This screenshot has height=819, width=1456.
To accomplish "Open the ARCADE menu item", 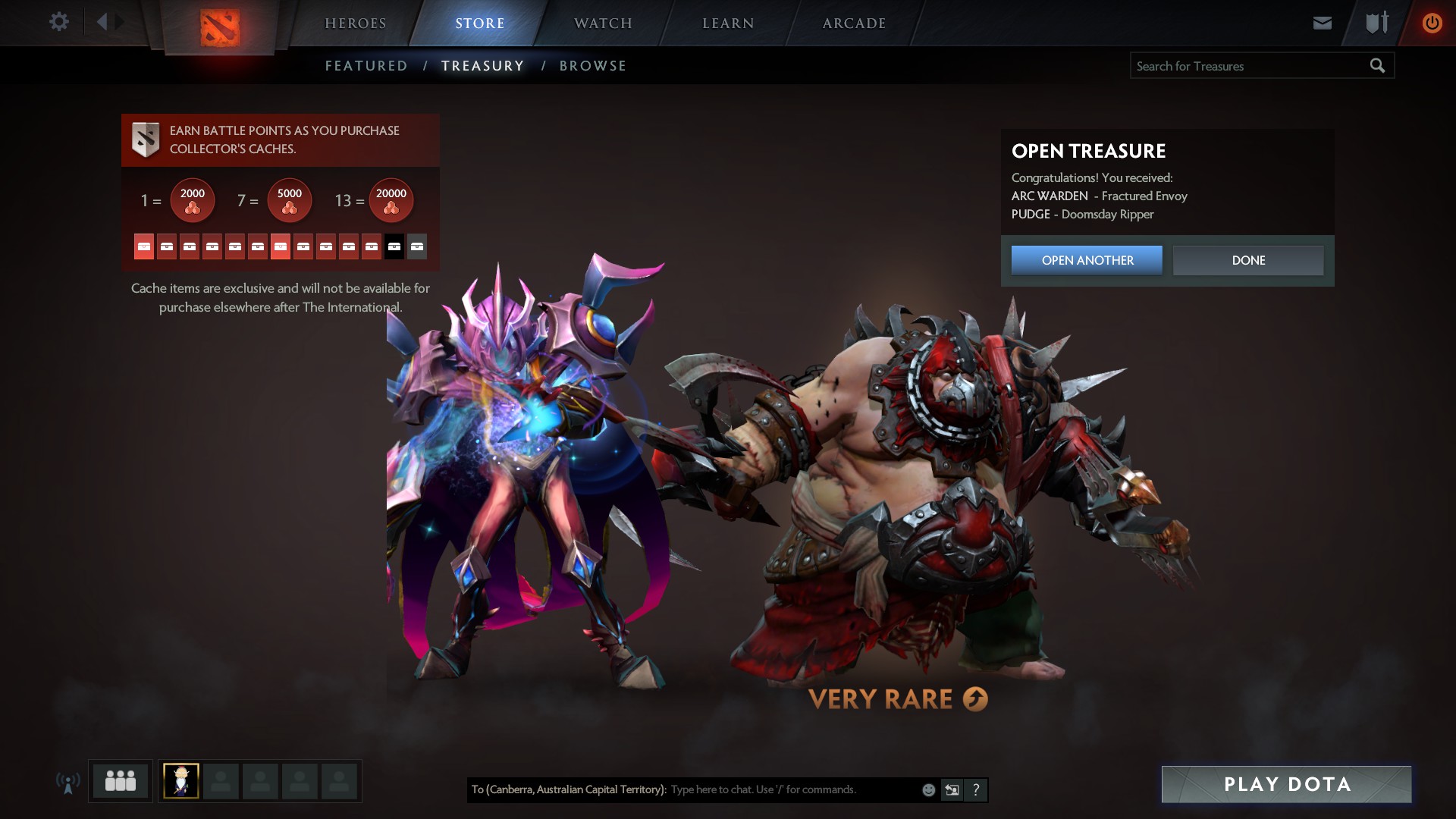I will coord(855,23).
